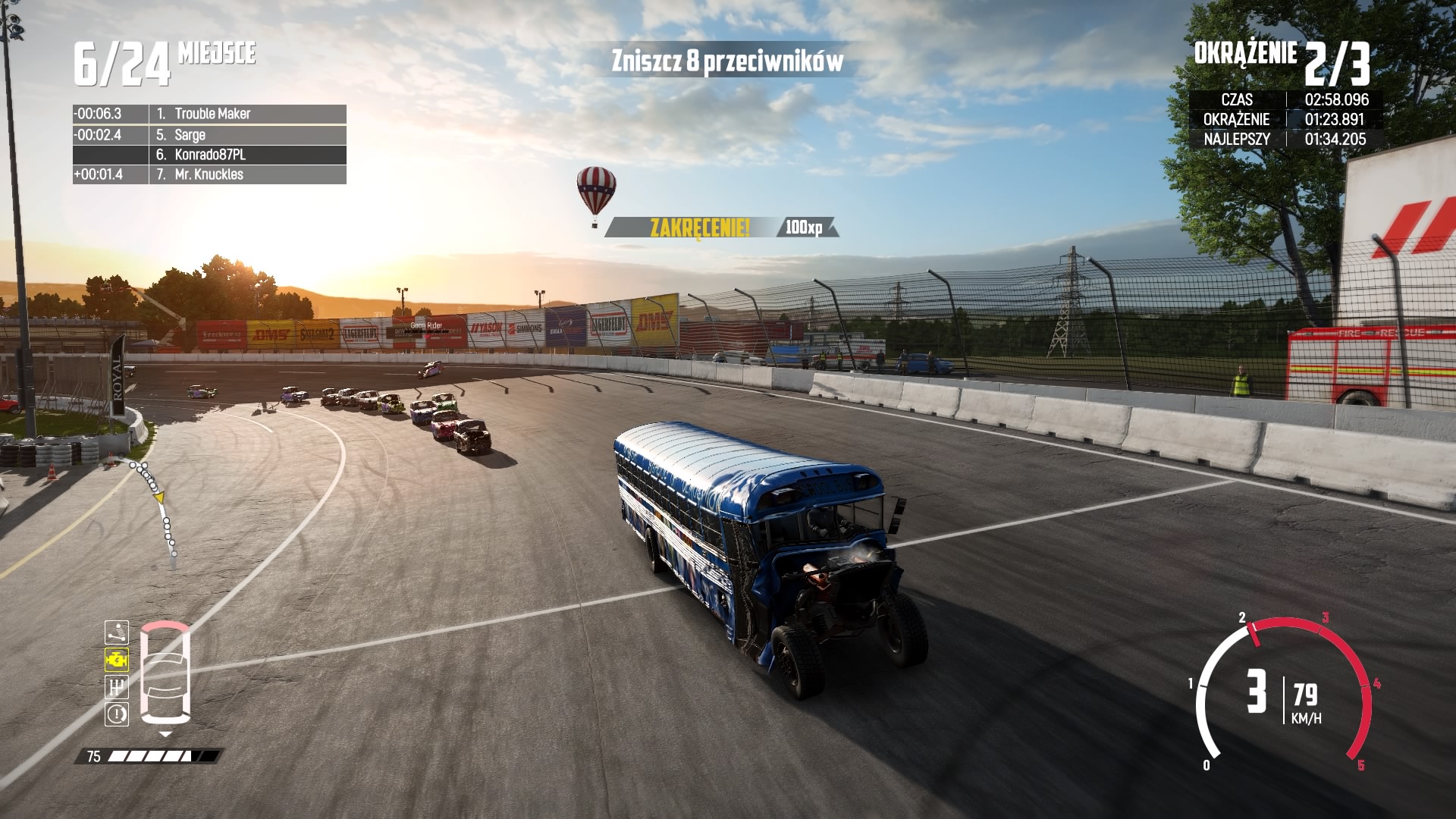The height and width of the screenshot is (819, 1456).
Task: Open the Zniszcz 8 przeciwników objective
Action: click(x=726, y=61)
